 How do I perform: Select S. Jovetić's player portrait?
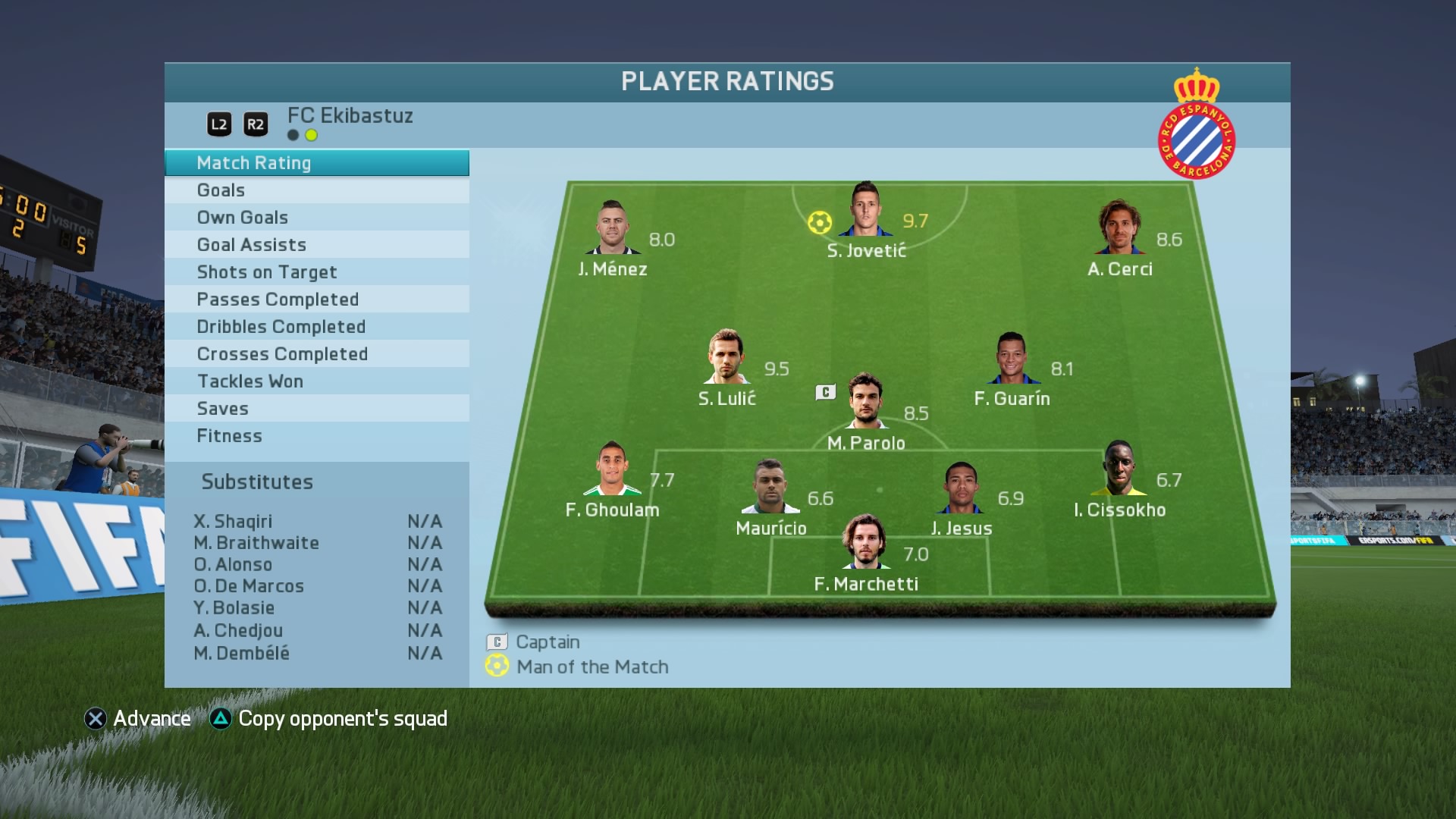(x=865, y=210)
